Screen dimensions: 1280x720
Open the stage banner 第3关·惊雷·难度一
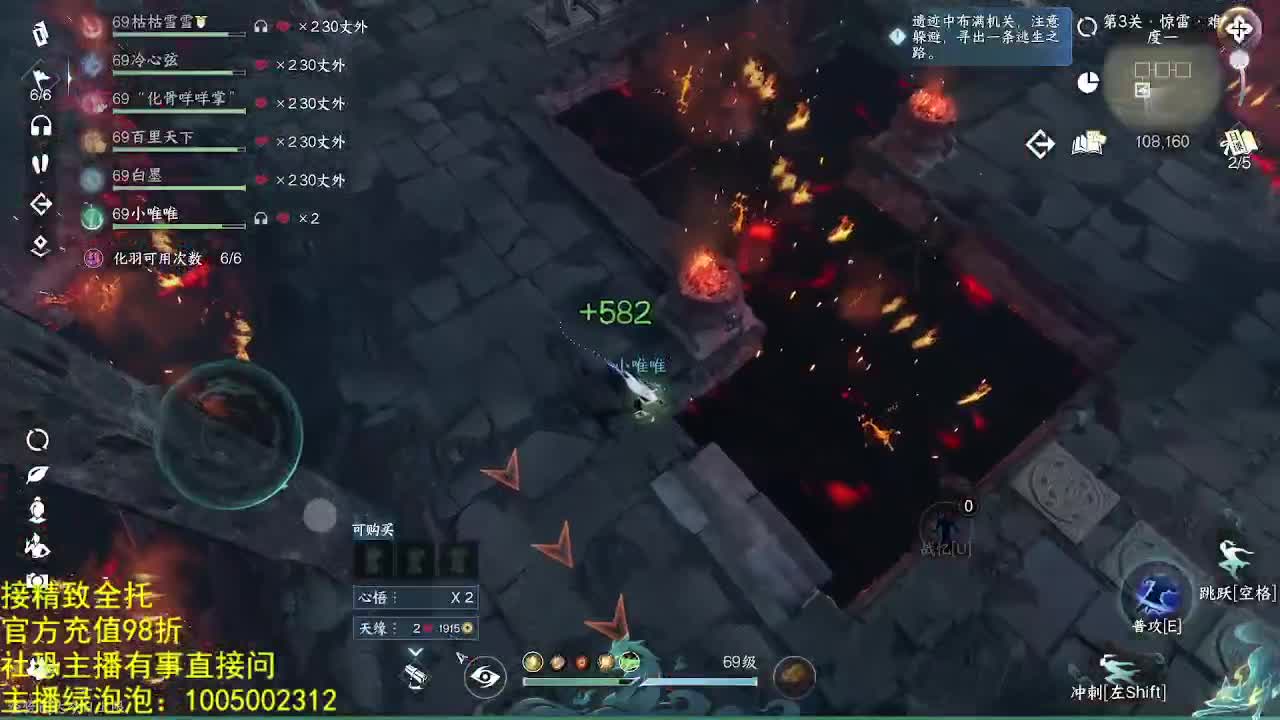[x=1160, y=30]
